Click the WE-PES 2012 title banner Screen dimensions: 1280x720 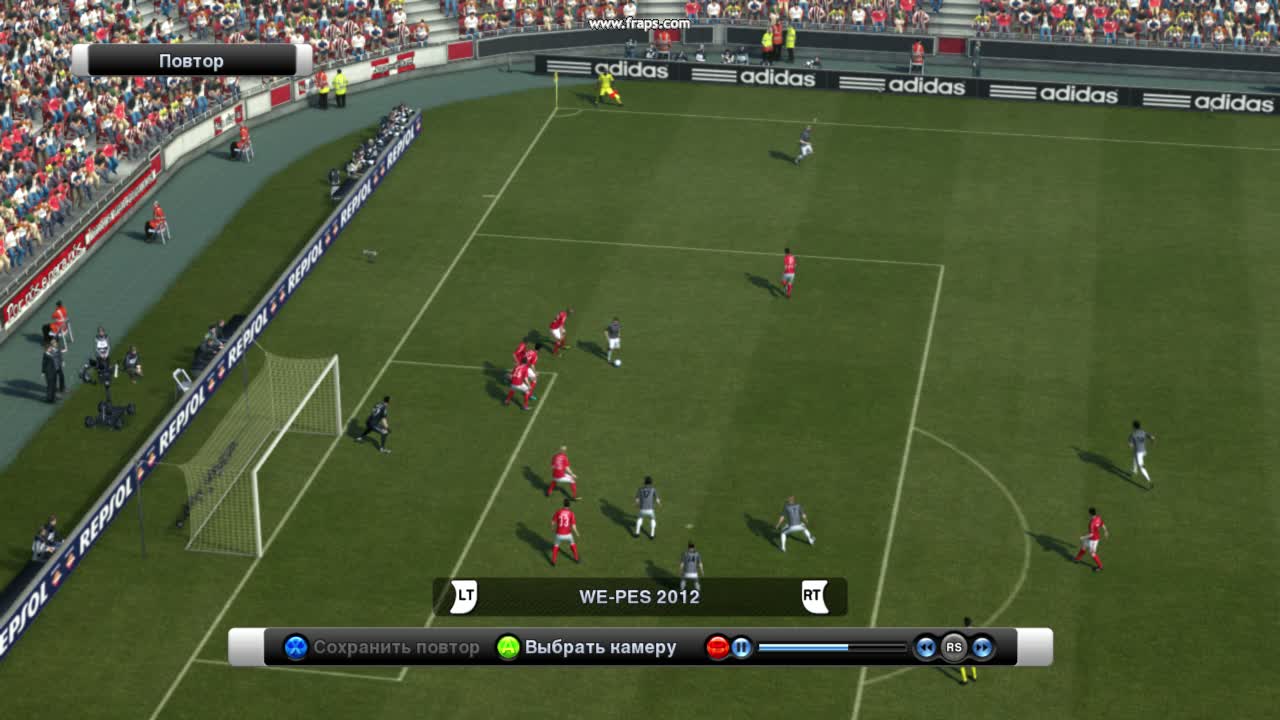[x=640, y=597]
